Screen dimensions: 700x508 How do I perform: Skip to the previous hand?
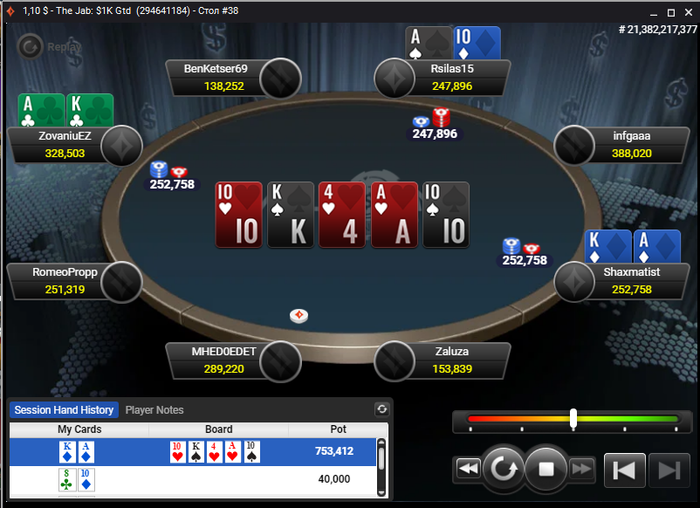pos(624,469)
